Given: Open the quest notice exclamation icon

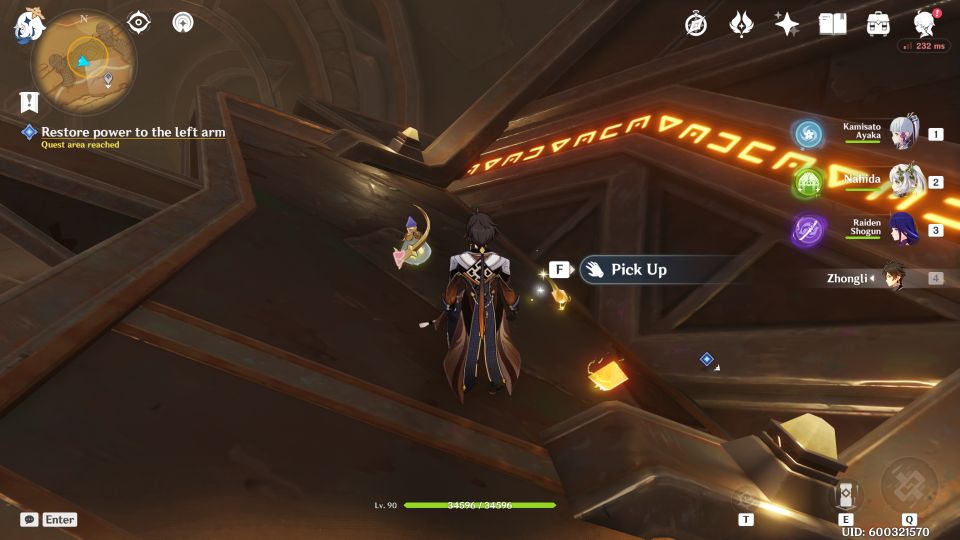Looking at the screenshot, I should point(29,101).
